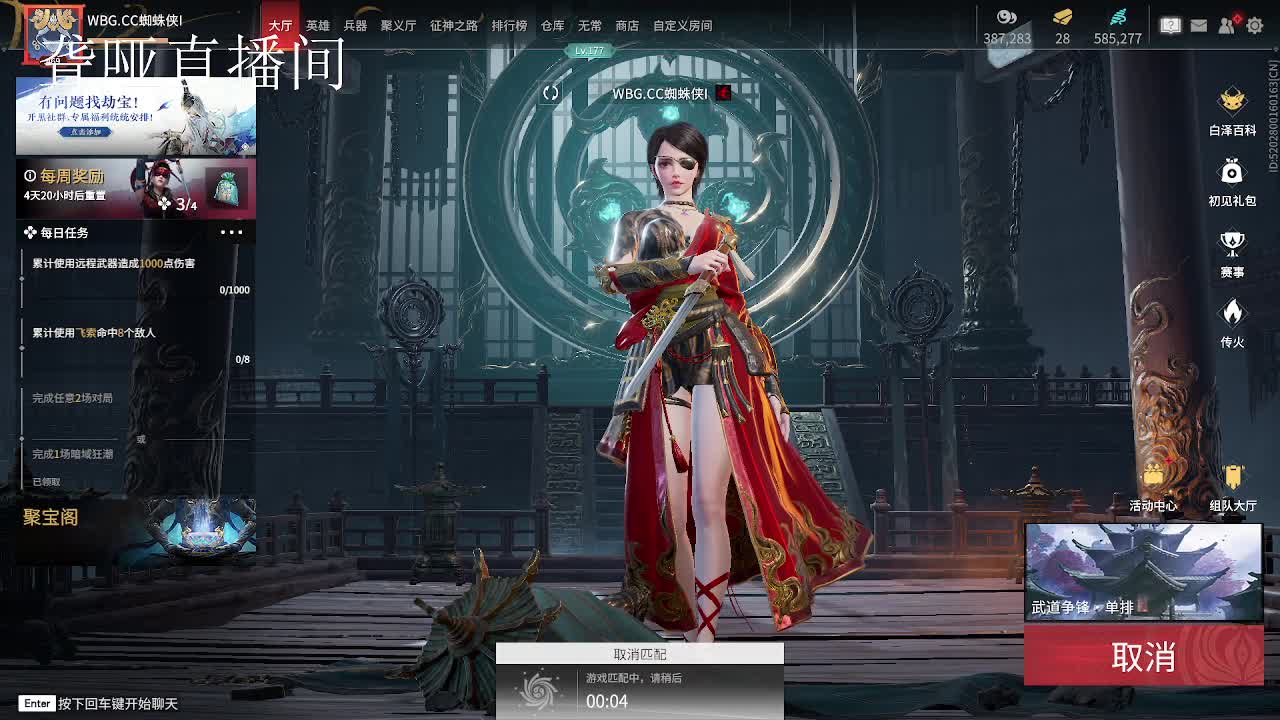Open the gold ingot currency display
Screen dimensions: 1280x720
[x=1062, y=26]
